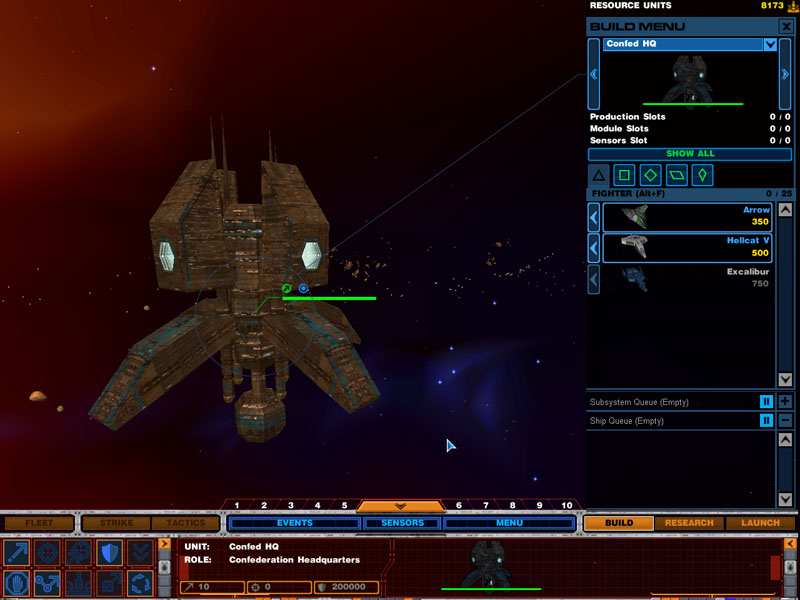This screenshot has height=600, width=800.
Task: Activate the open hand stop command
Action: (x=16, y=583)
